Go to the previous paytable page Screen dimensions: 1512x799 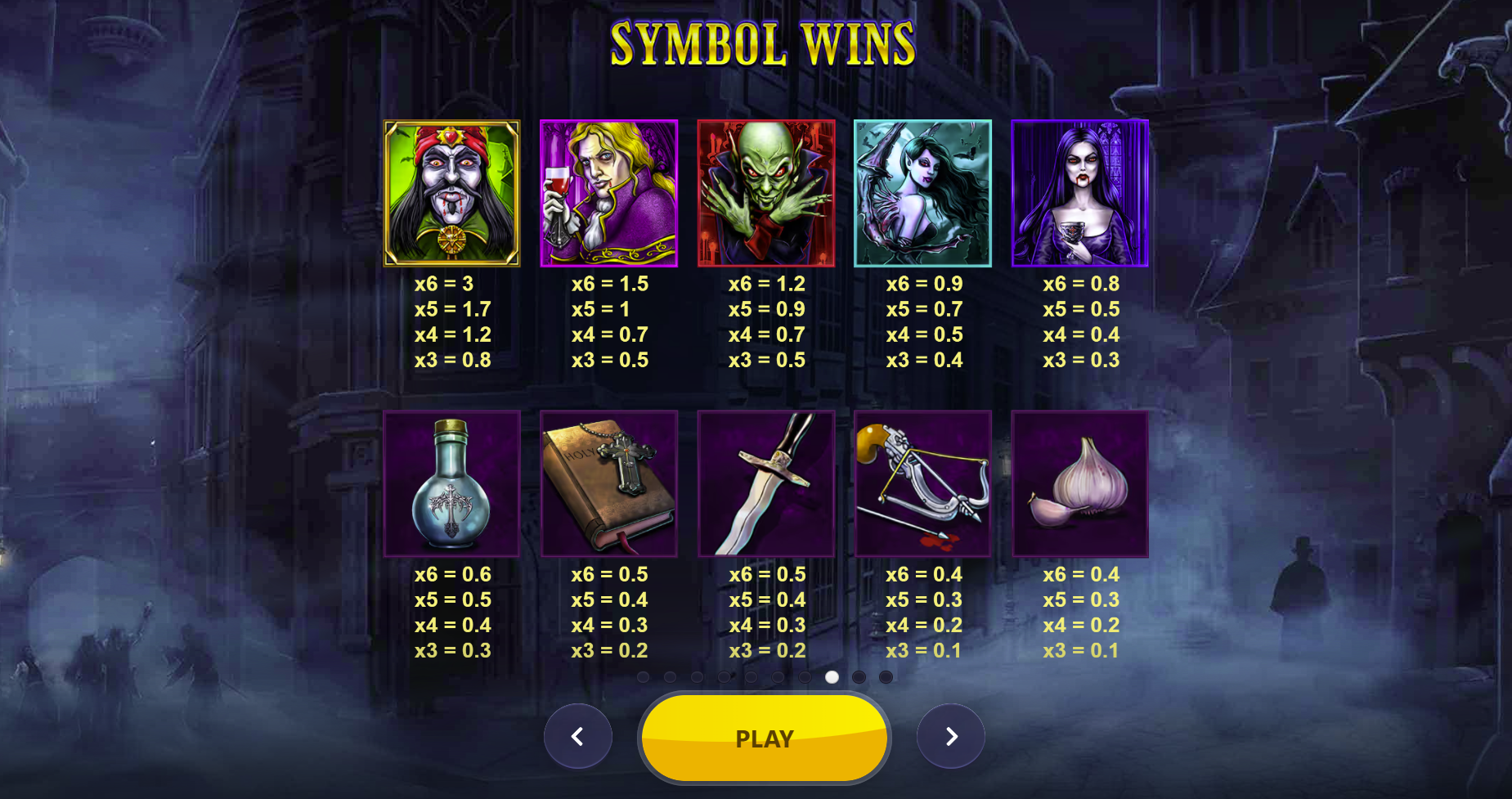[x=577, y=736]
